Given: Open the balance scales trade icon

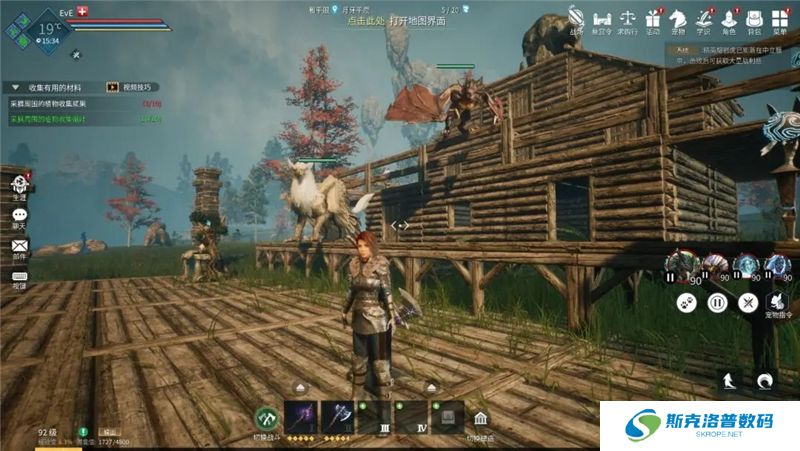Looking at the screenshot, I should [x=628, y=17].
